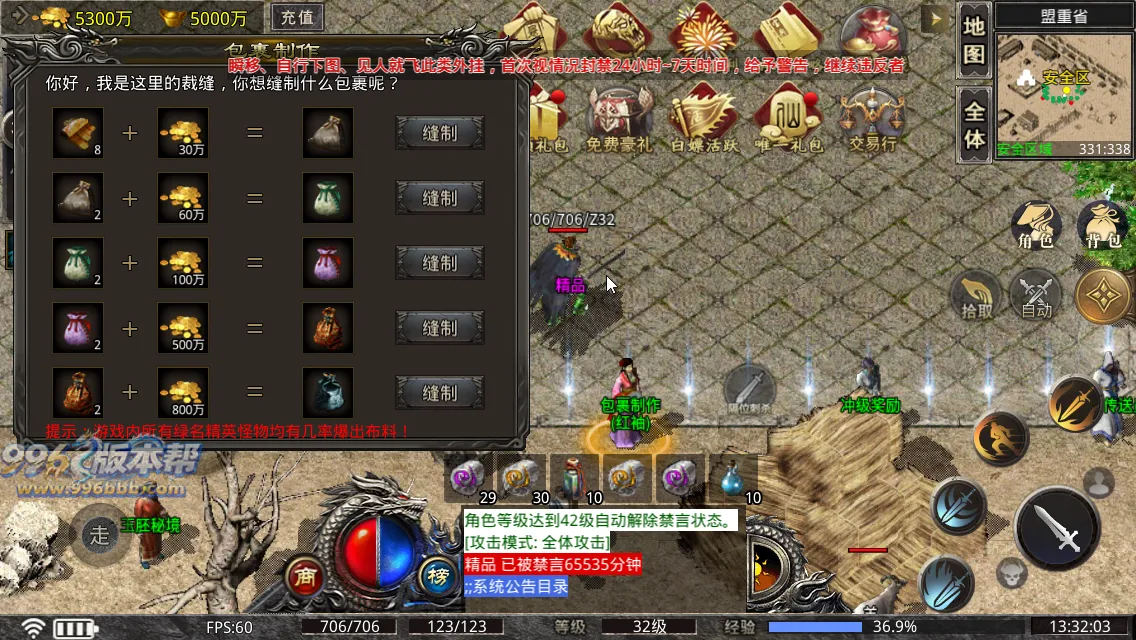Open the 免费豪礼 free gift icon
Screen dimensions: 1136x640
tap(617, 120)
